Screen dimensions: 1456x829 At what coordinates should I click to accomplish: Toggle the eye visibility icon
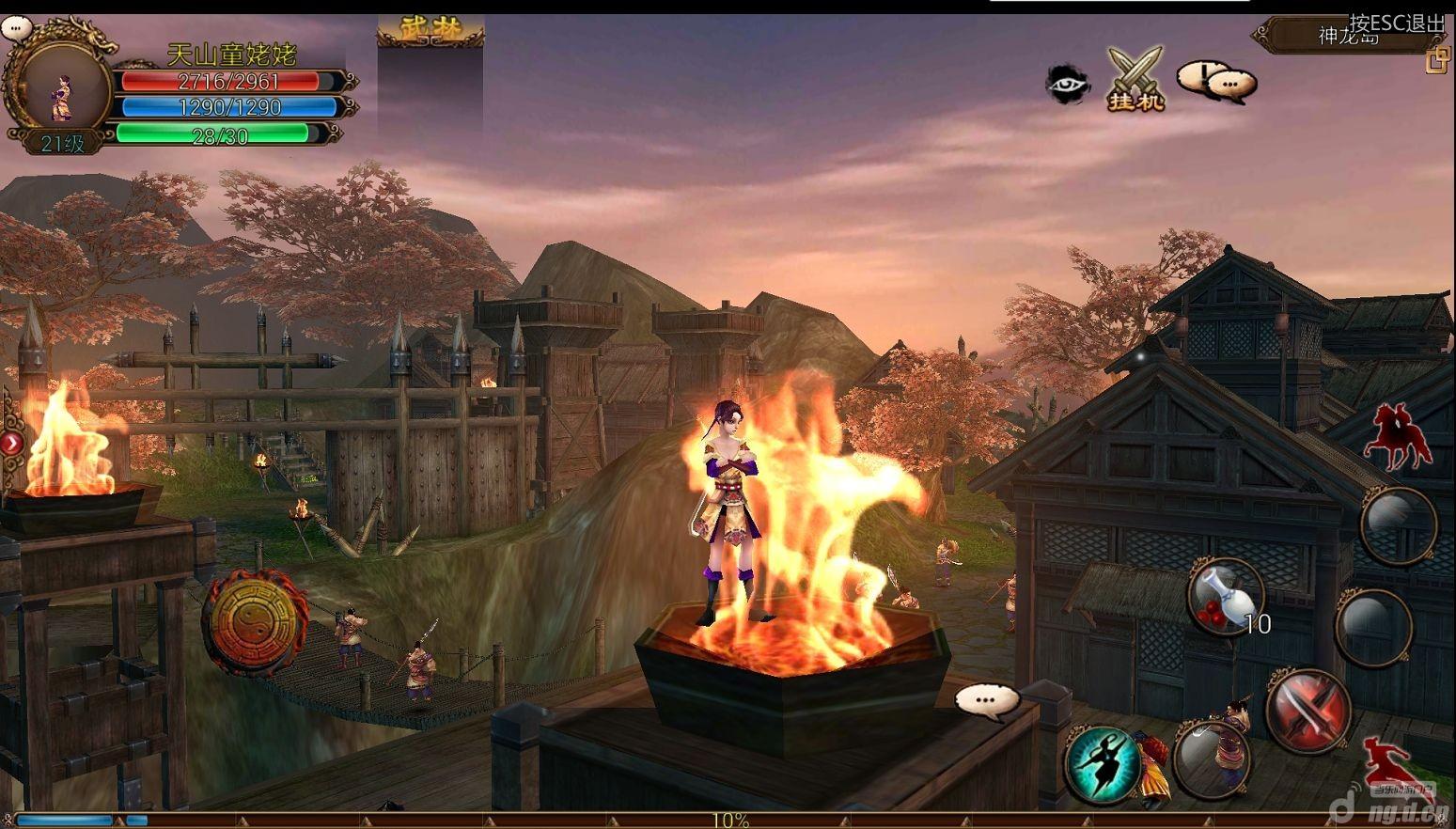[1067, 85]
